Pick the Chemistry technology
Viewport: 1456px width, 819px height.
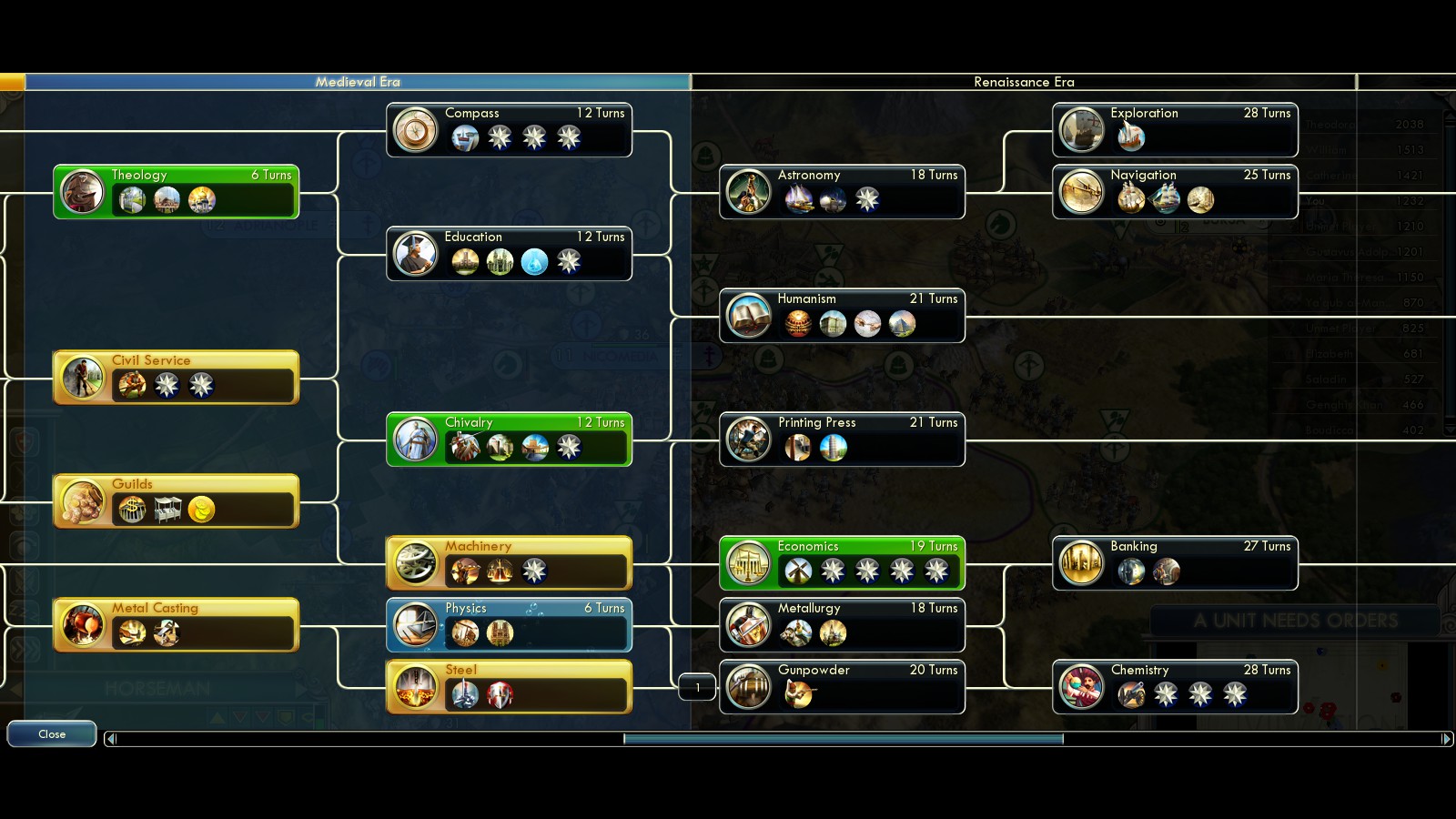[1175, 687]
